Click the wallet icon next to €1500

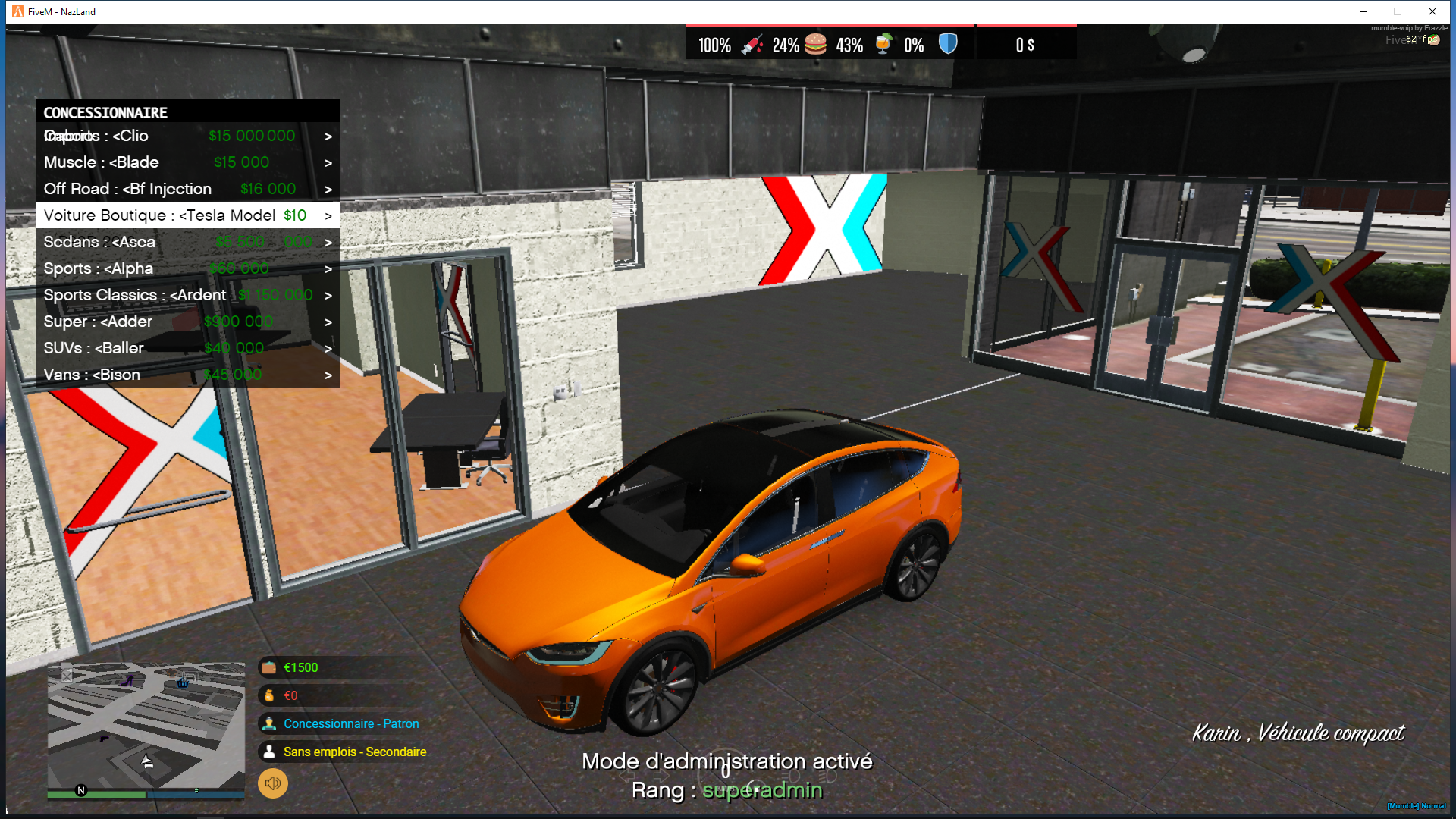[269, 667]
